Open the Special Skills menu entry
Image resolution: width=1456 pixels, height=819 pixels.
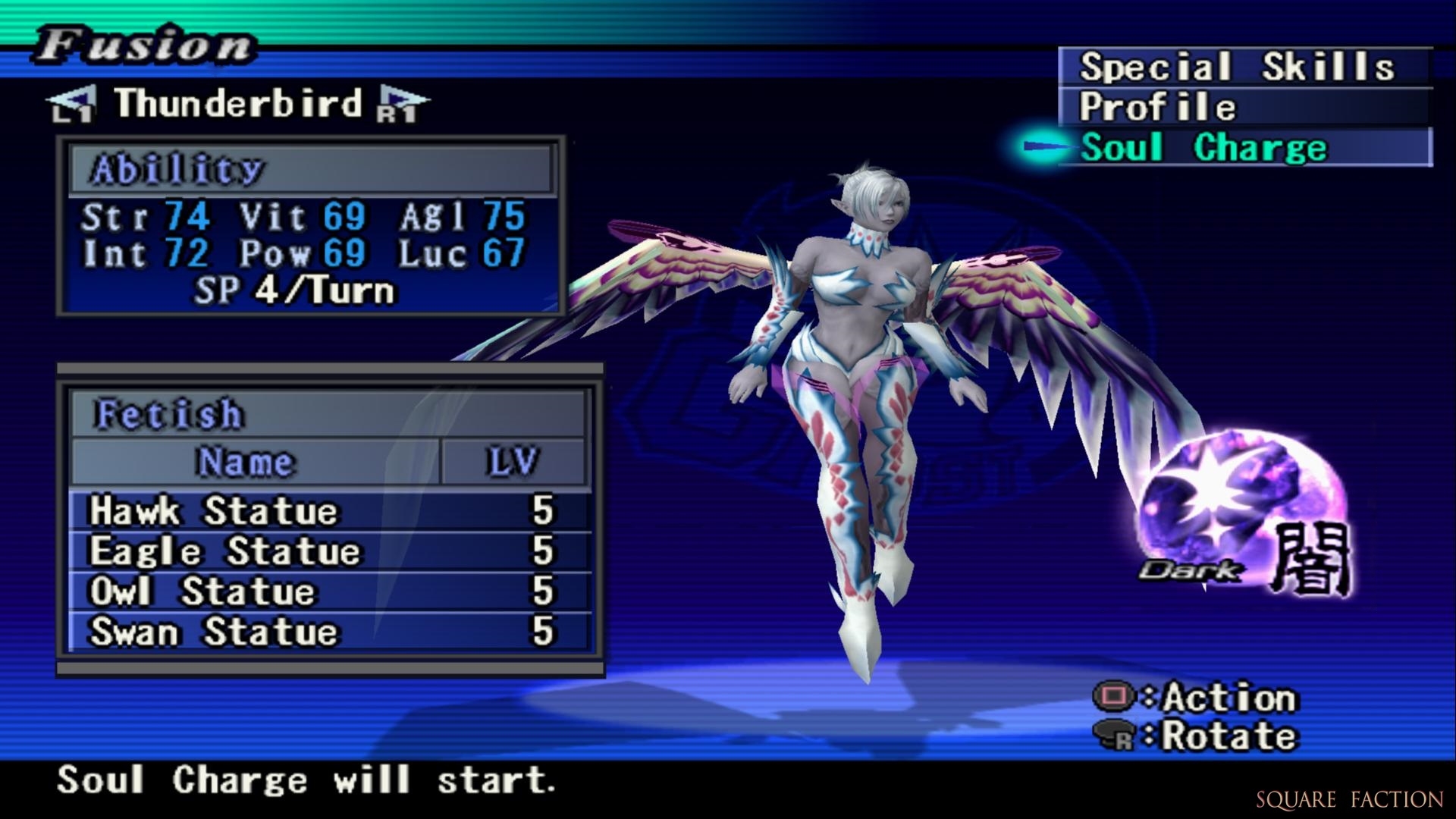[x=1244, y=67]
